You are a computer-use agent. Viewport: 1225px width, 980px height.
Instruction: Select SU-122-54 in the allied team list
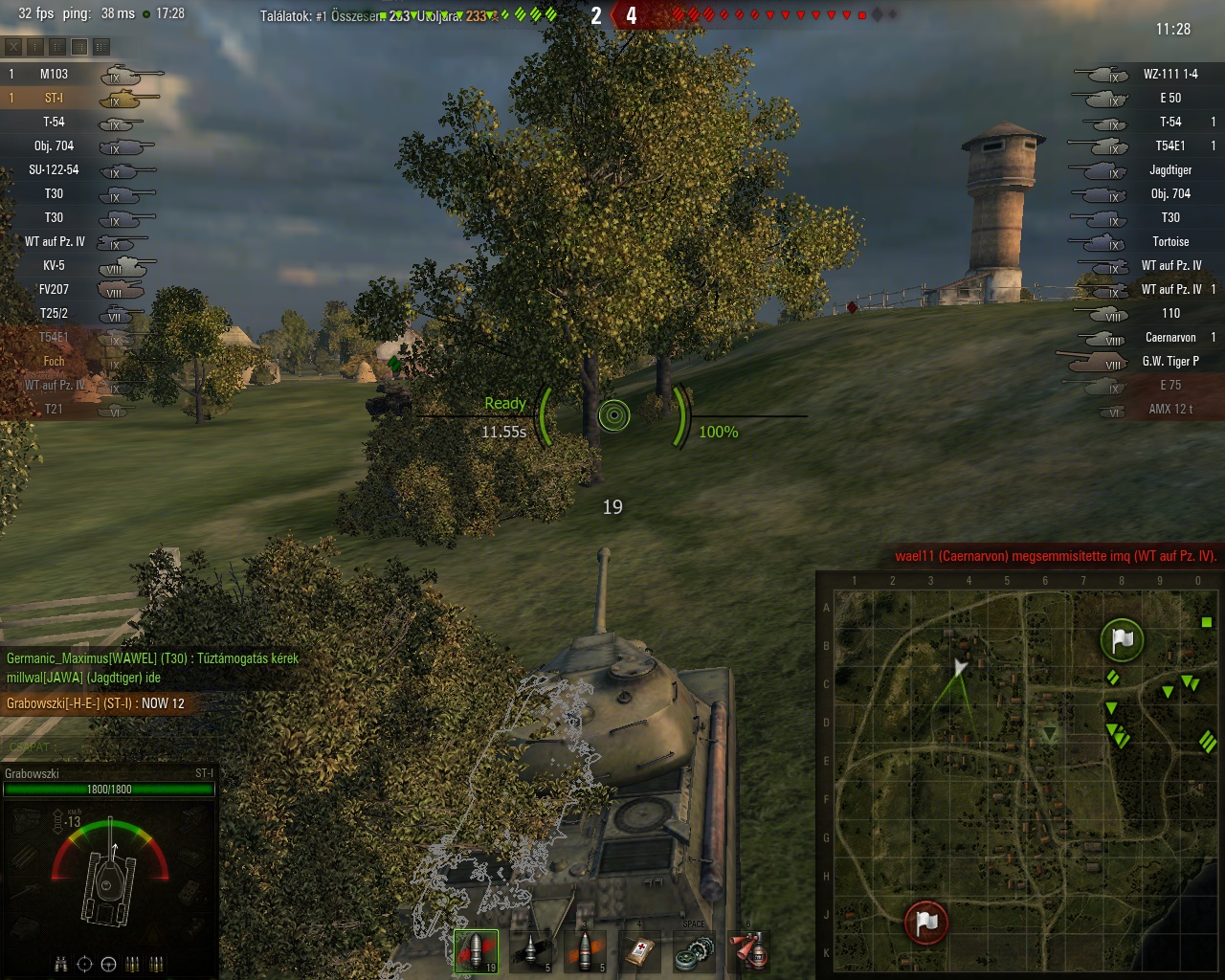pyautogui.click(x=54, y=169)
